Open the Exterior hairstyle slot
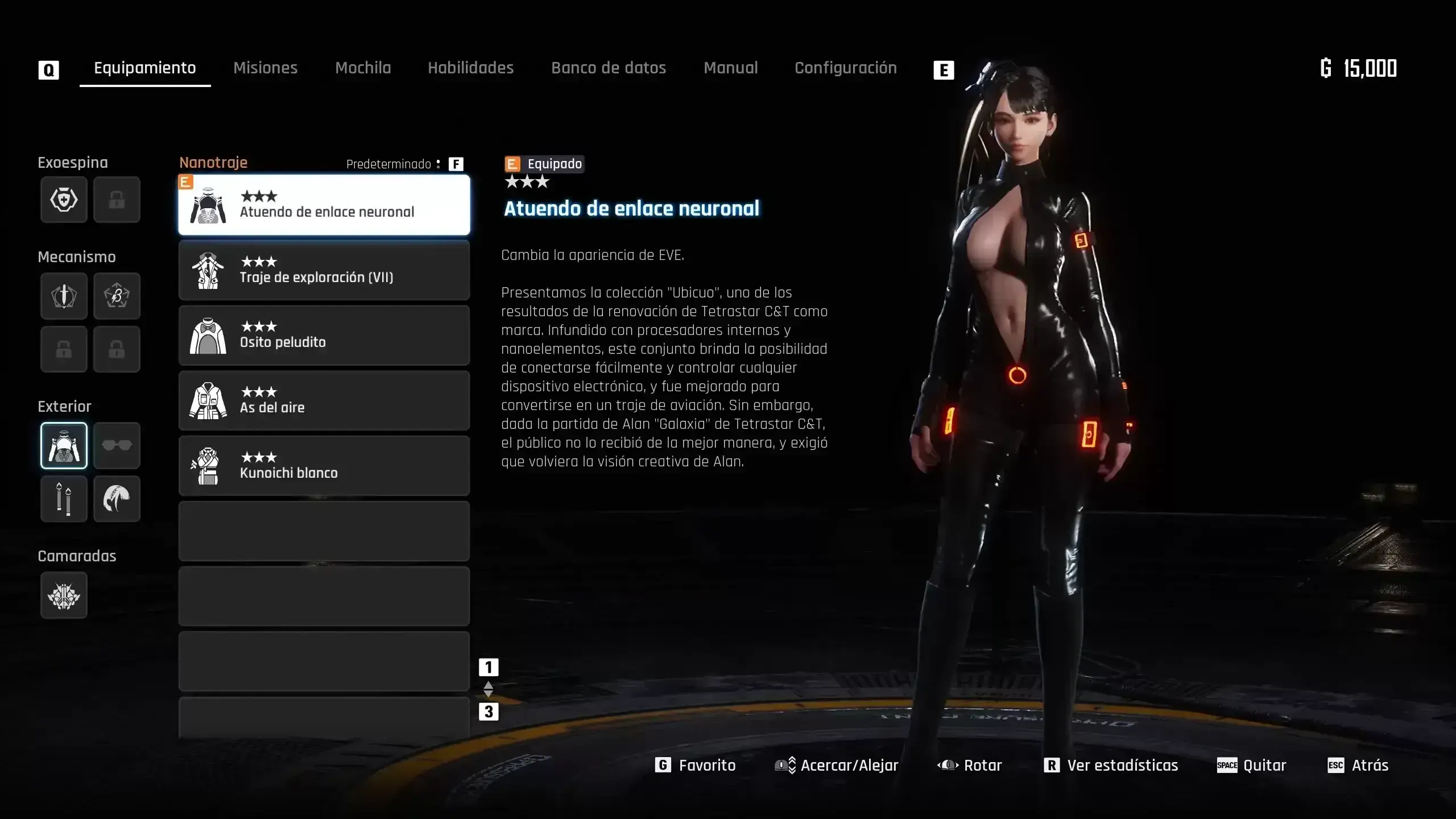The width and height of the screenshot is (1456, 819). (x=117, y=499)
